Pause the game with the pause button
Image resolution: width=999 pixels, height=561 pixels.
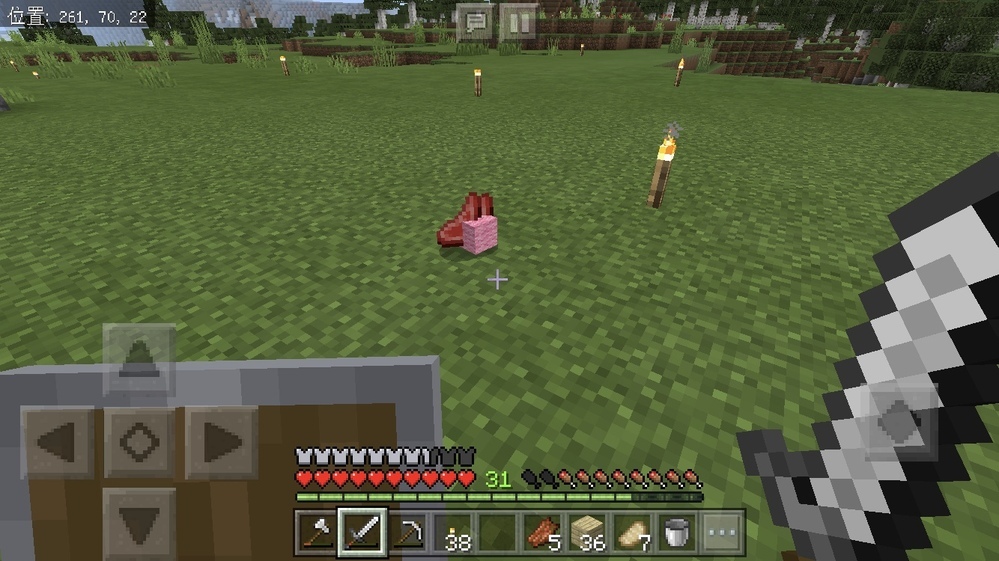[x=518, y=21]
